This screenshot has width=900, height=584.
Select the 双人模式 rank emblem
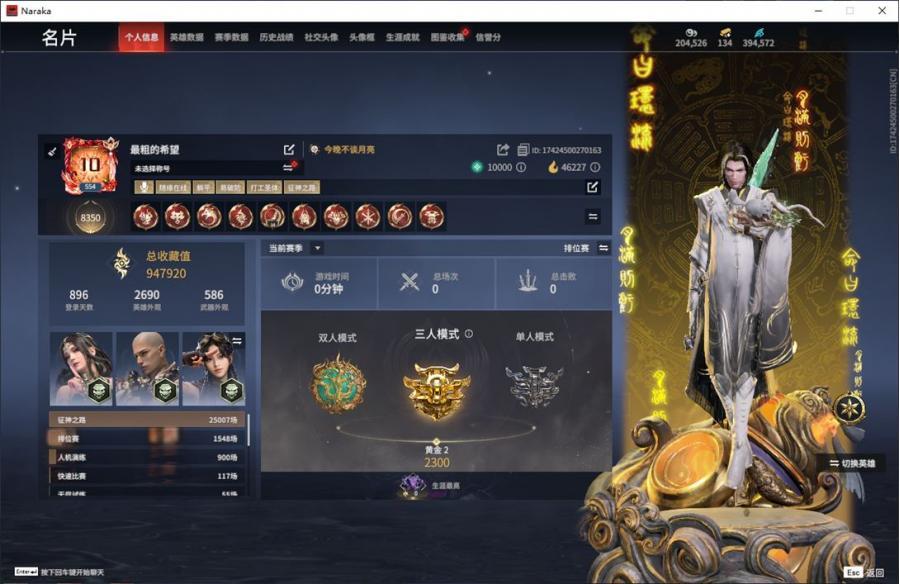338,384
